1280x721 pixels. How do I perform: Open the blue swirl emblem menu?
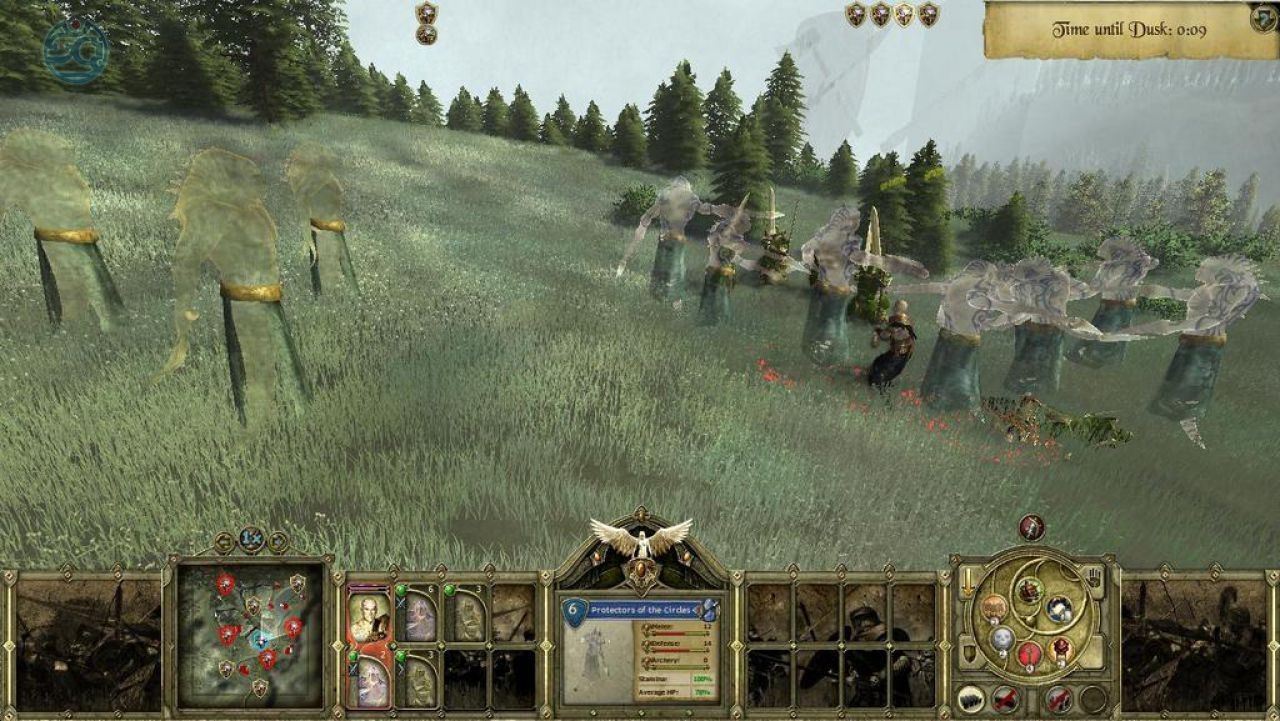75,48
